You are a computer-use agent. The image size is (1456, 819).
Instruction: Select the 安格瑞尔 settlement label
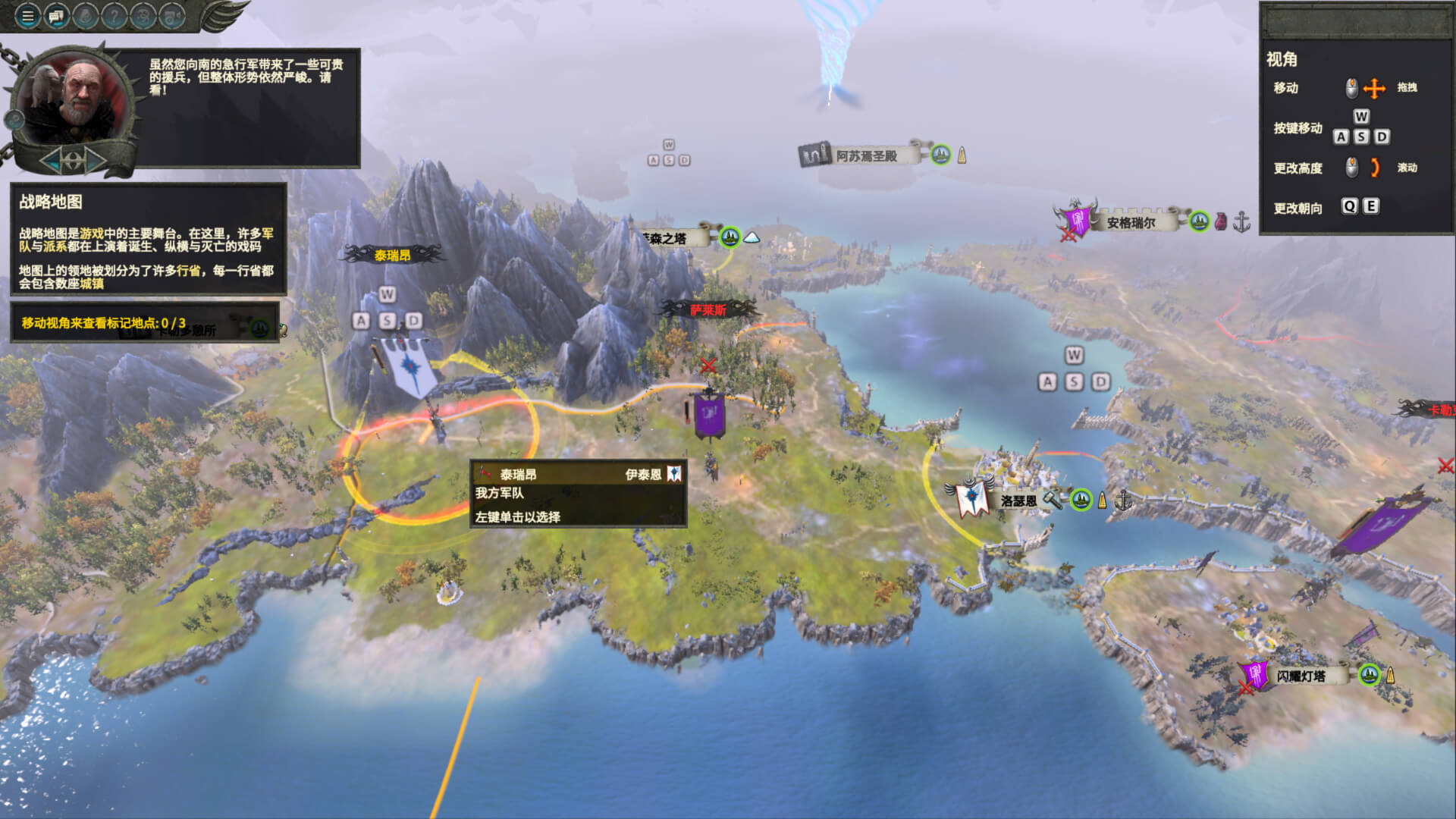coord(1131,222)
